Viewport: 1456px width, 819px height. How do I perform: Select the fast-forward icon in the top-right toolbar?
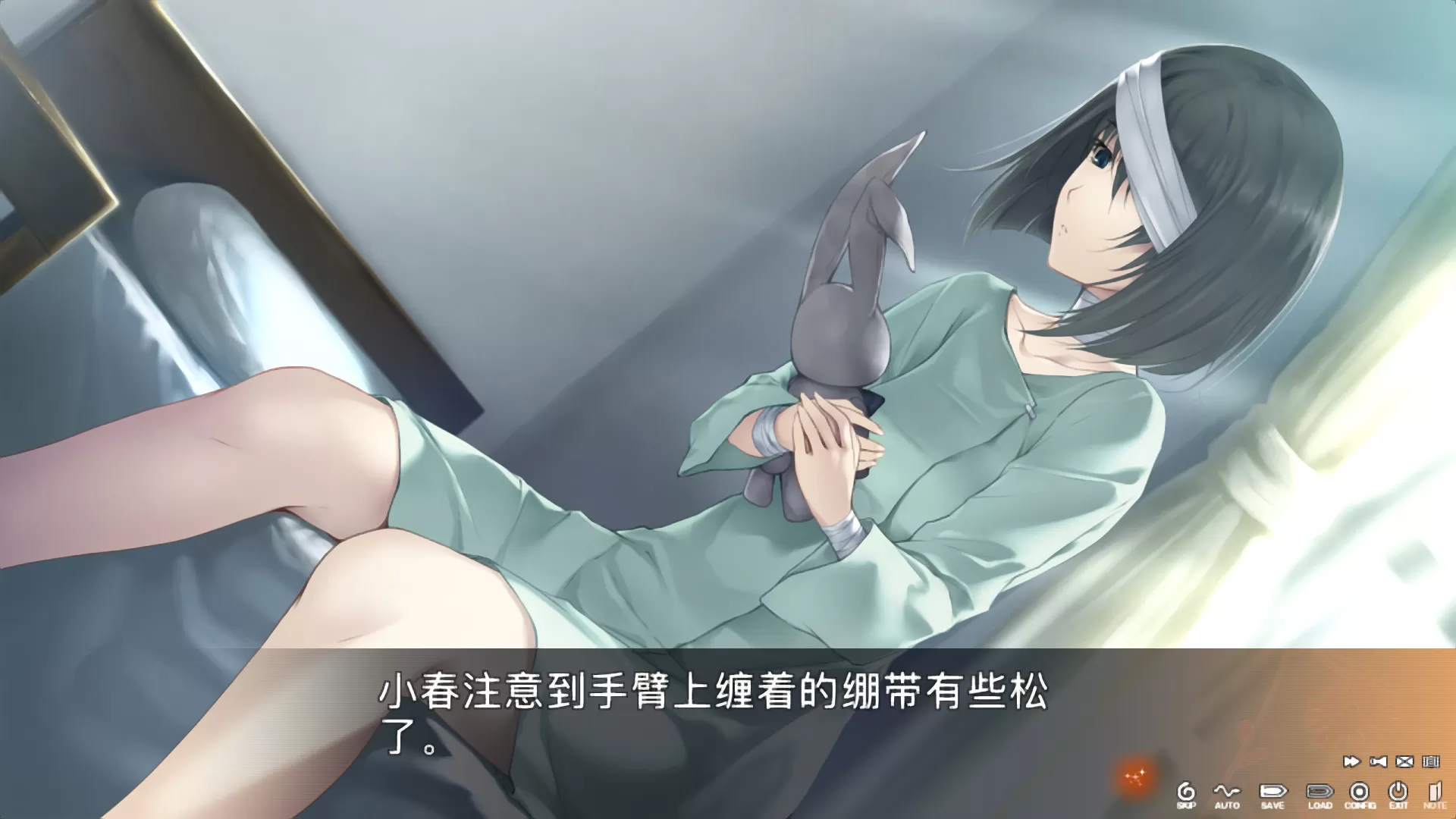click(1353, 761)
